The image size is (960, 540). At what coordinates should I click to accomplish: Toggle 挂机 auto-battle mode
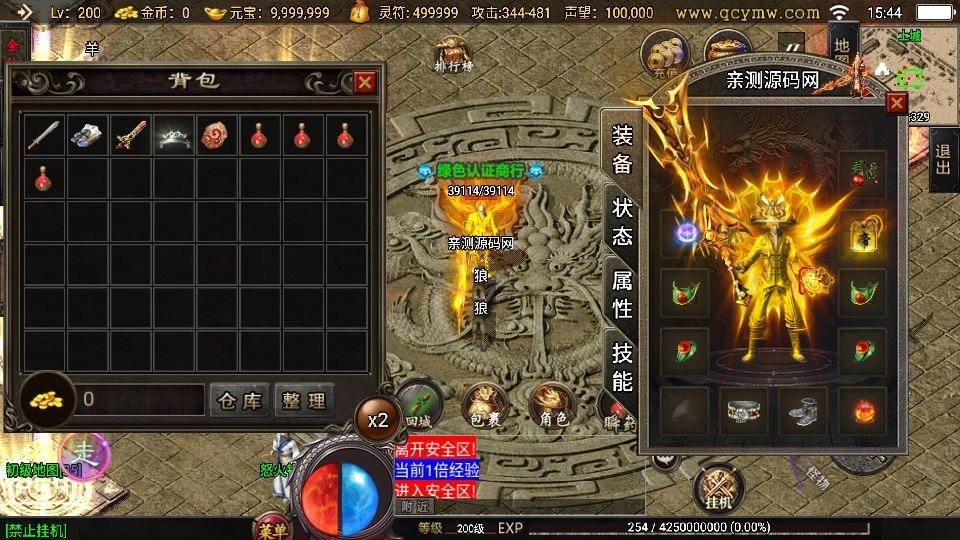[718, 490]
